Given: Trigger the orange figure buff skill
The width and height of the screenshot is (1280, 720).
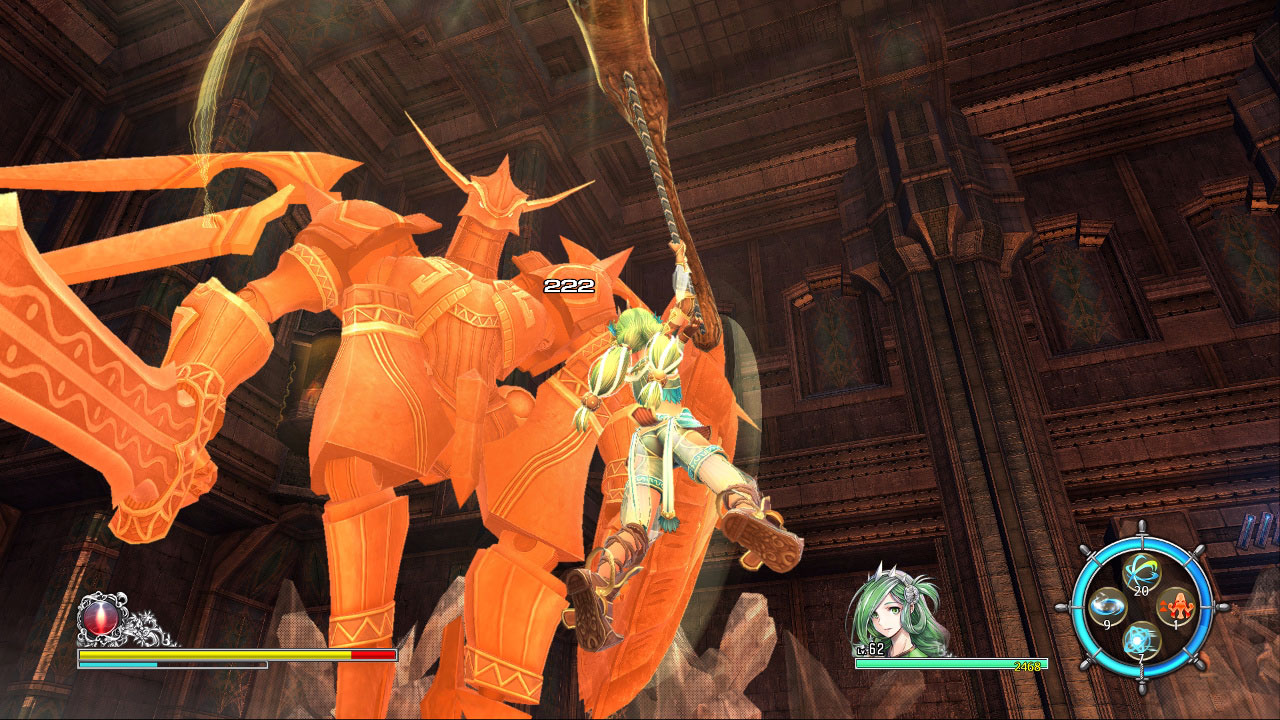Looking at the screenshot, I should (x=1175, y=606).
